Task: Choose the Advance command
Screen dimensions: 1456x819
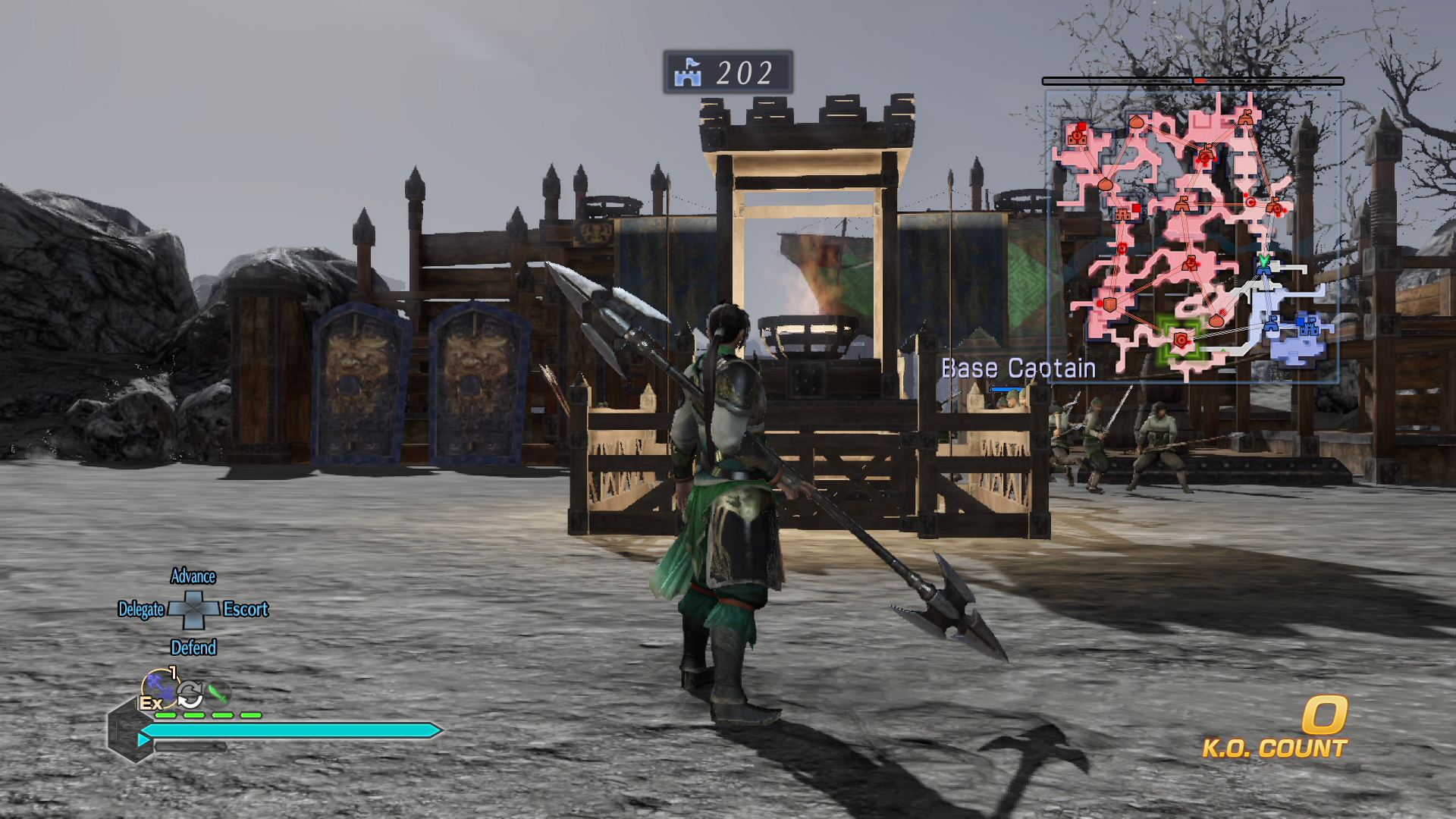Action: click(193, 577)
